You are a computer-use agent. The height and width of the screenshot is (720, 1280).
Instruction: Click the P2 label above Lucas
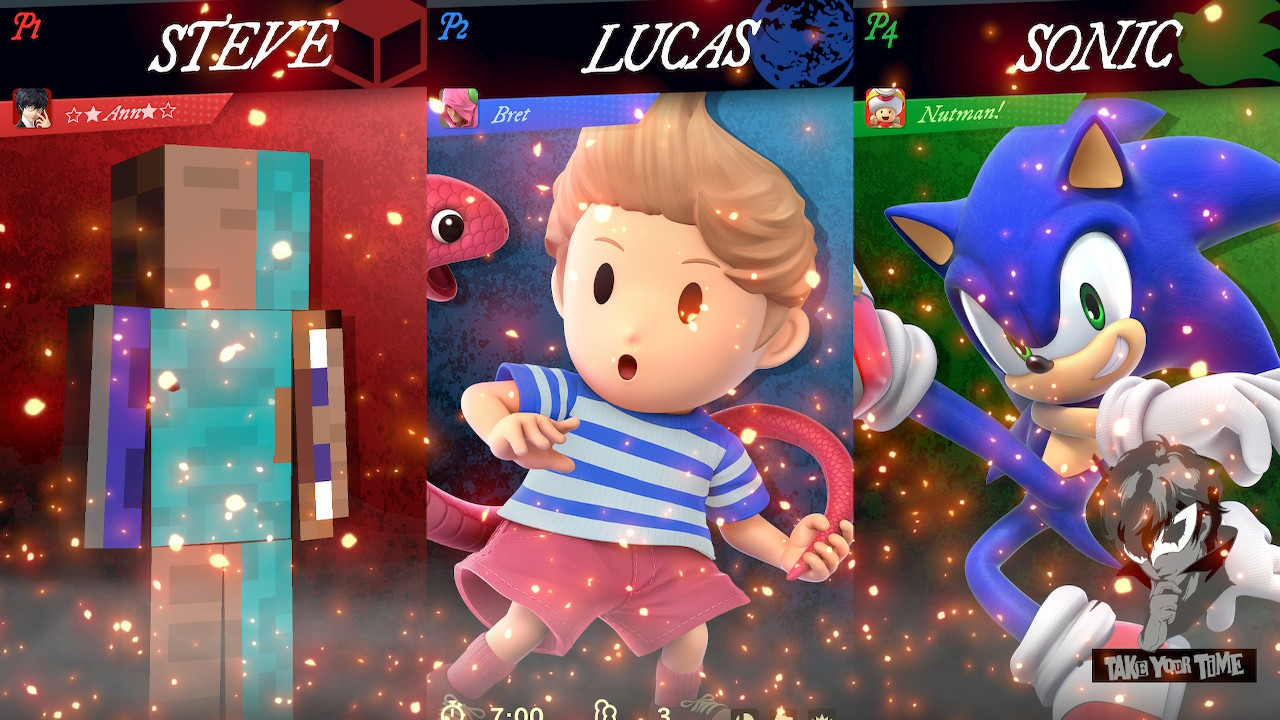click(x=456, y=27)
